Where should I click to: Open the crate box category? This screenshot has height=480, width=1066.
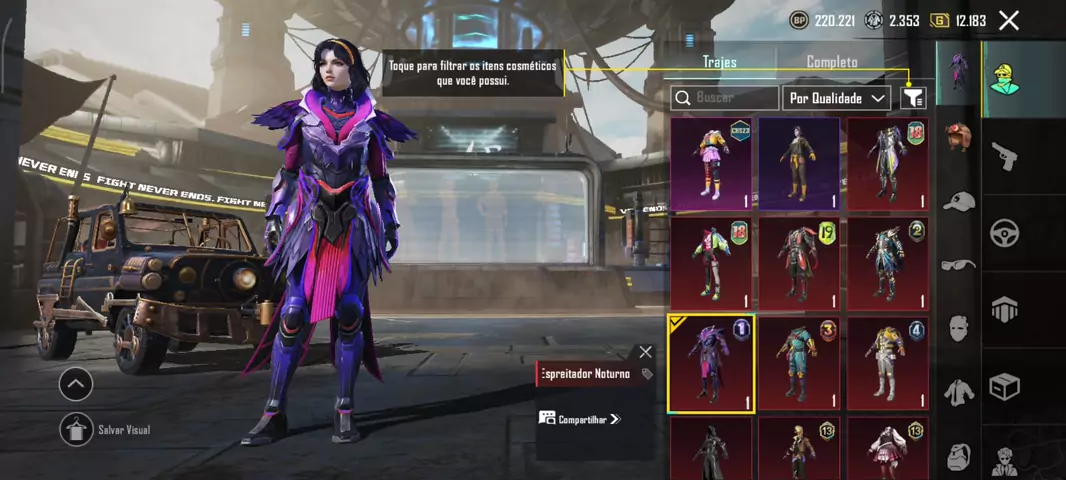click(x=1004, y=386)
